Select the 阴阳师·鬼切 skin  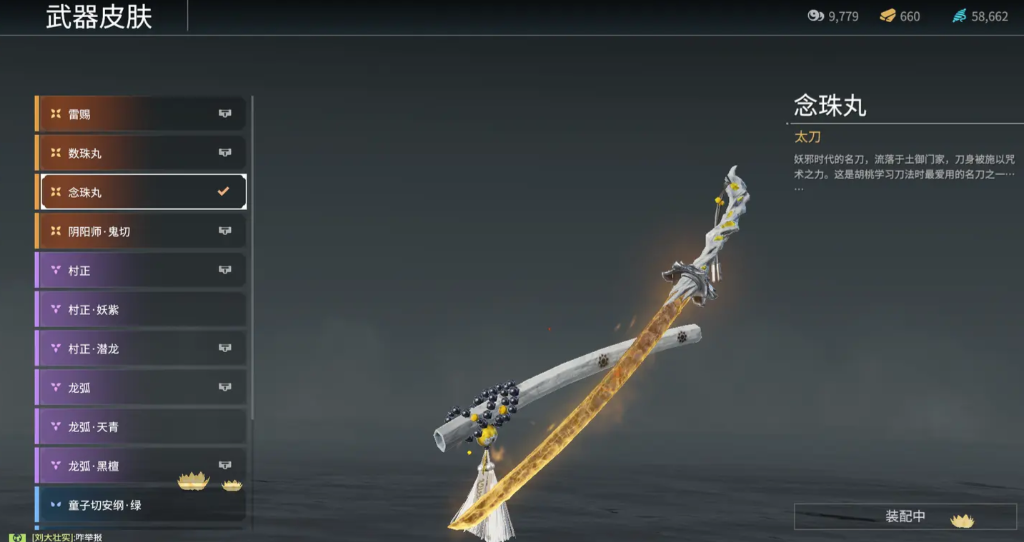pos(140,231)
